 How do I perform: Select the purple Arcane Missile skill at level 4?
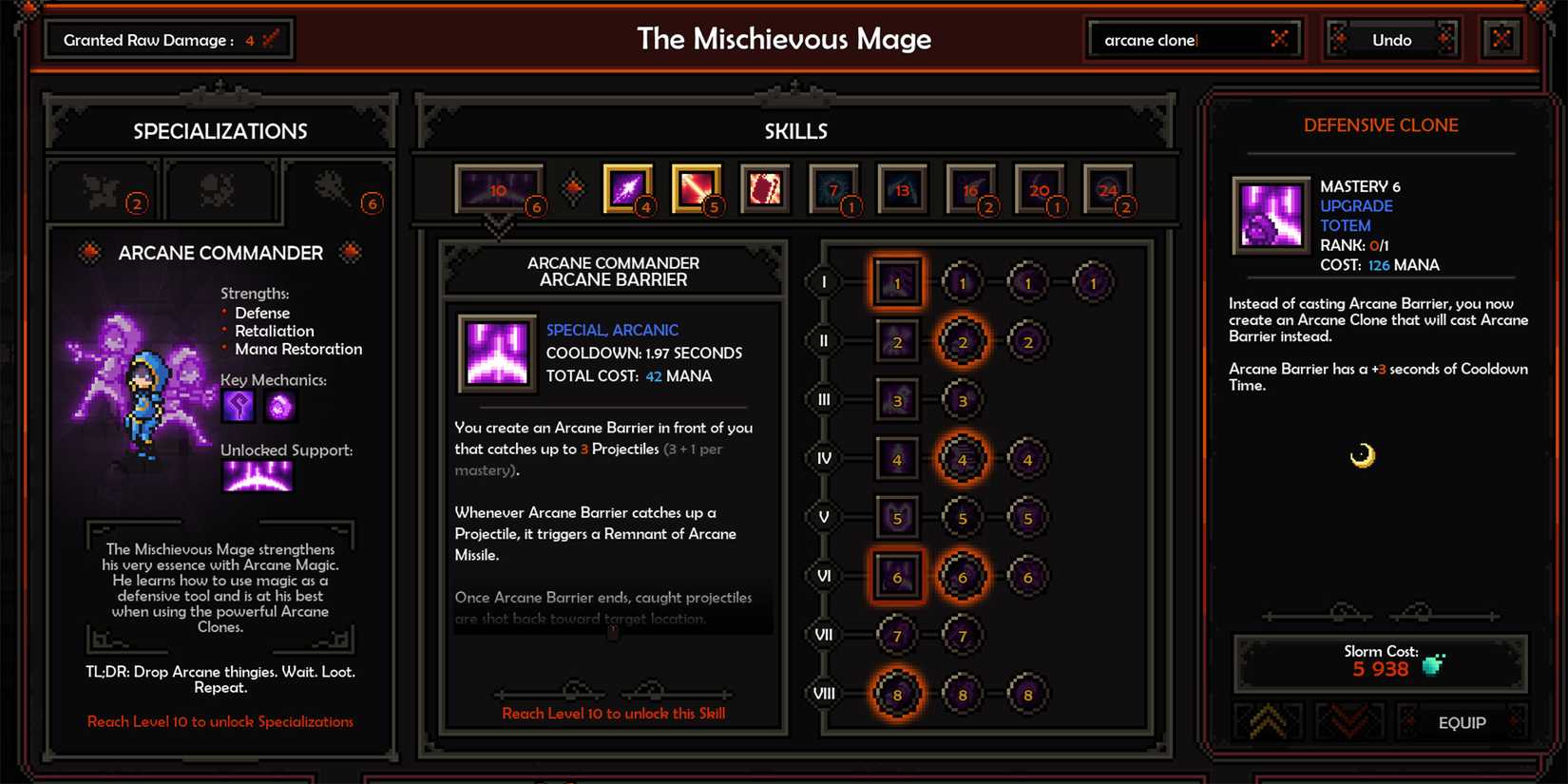coord(627,188)
